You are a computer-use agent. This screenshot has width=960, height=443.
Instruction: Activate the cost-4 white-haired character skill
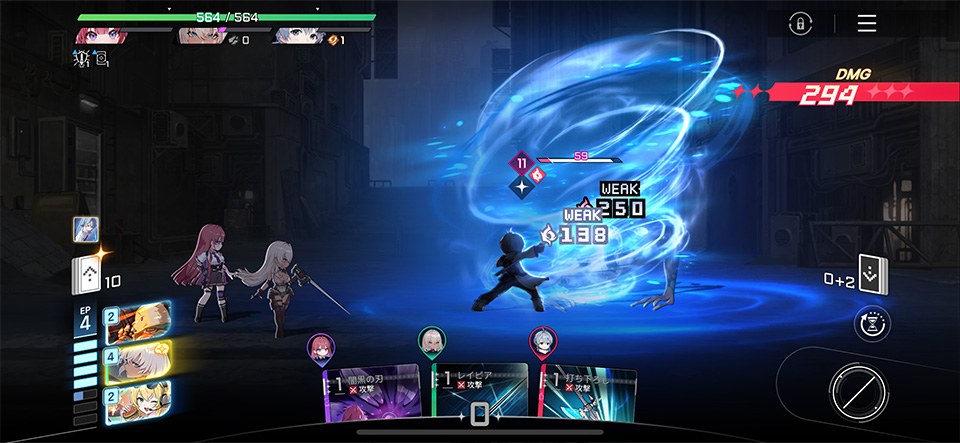(136, 360)
